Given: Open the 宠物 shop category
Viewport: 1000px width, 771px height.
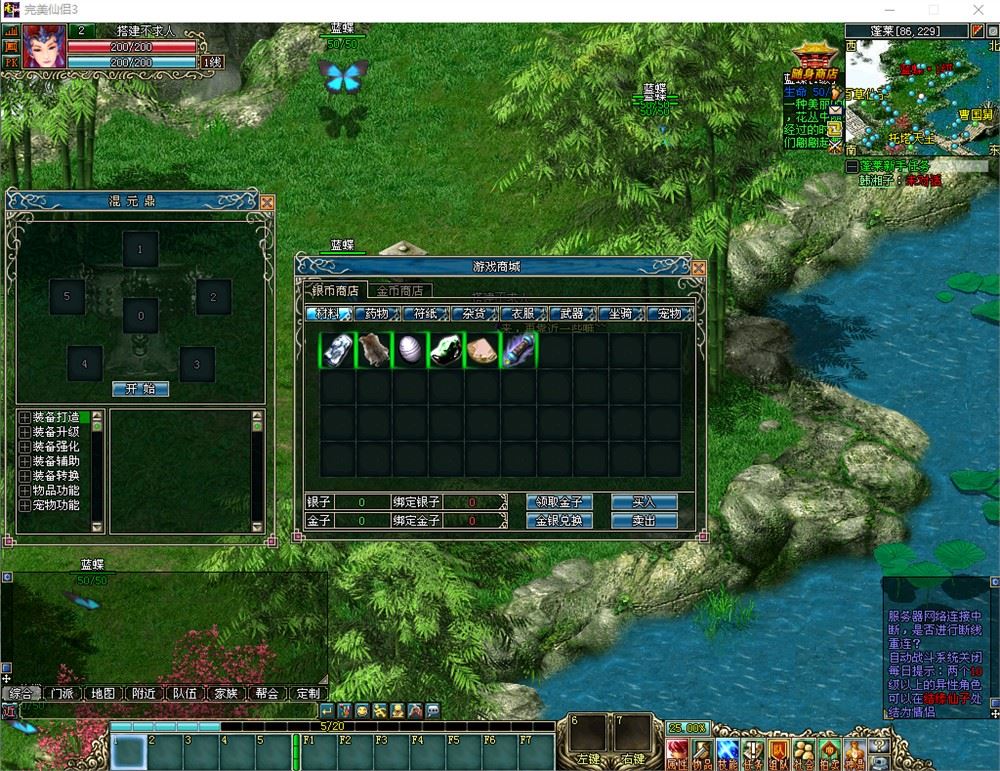Looking at the screenshot, I should click(669, 314).
